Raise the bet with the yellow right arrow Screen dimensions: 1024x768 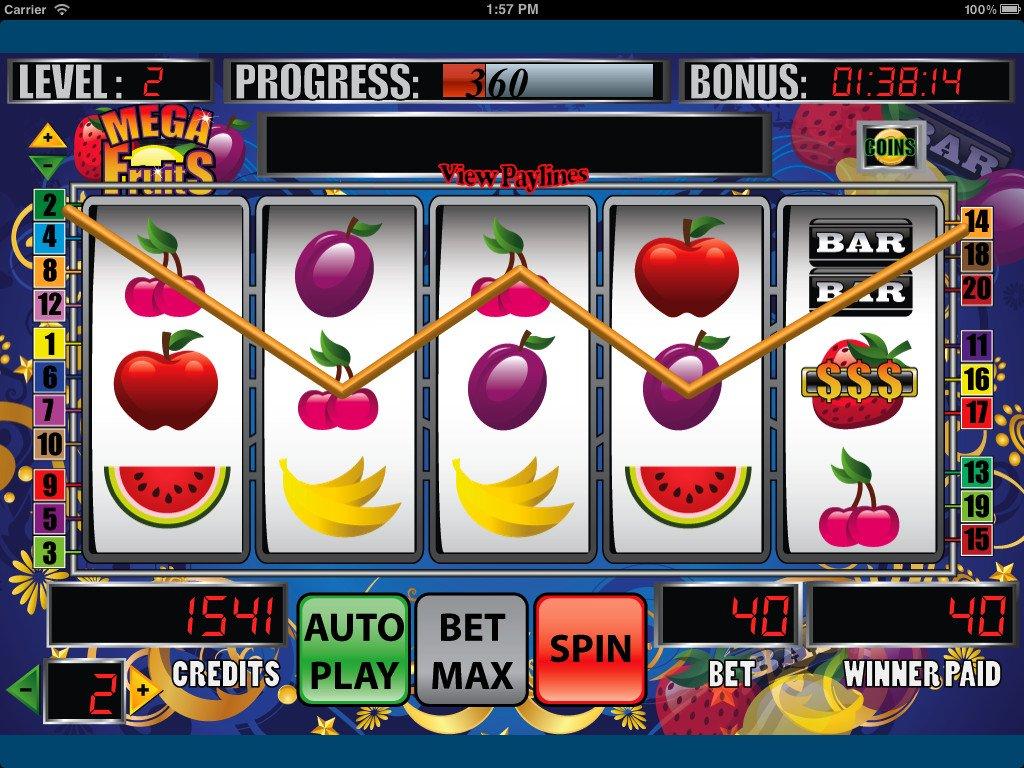(143, 689)
